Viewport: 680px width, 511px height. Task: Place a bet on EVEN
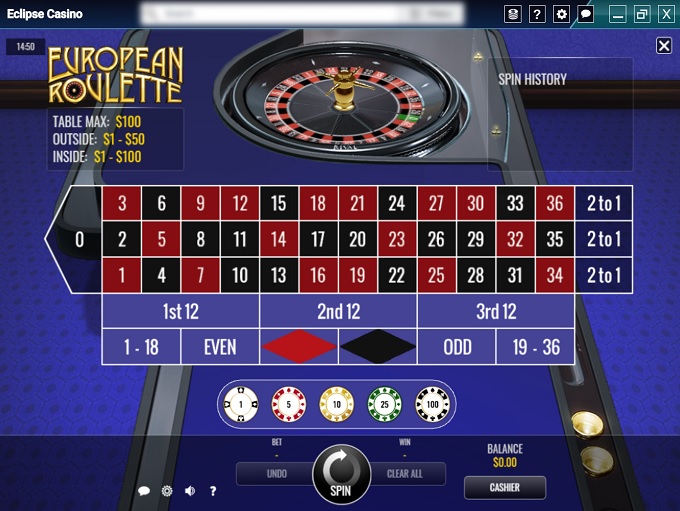[220, 346]
